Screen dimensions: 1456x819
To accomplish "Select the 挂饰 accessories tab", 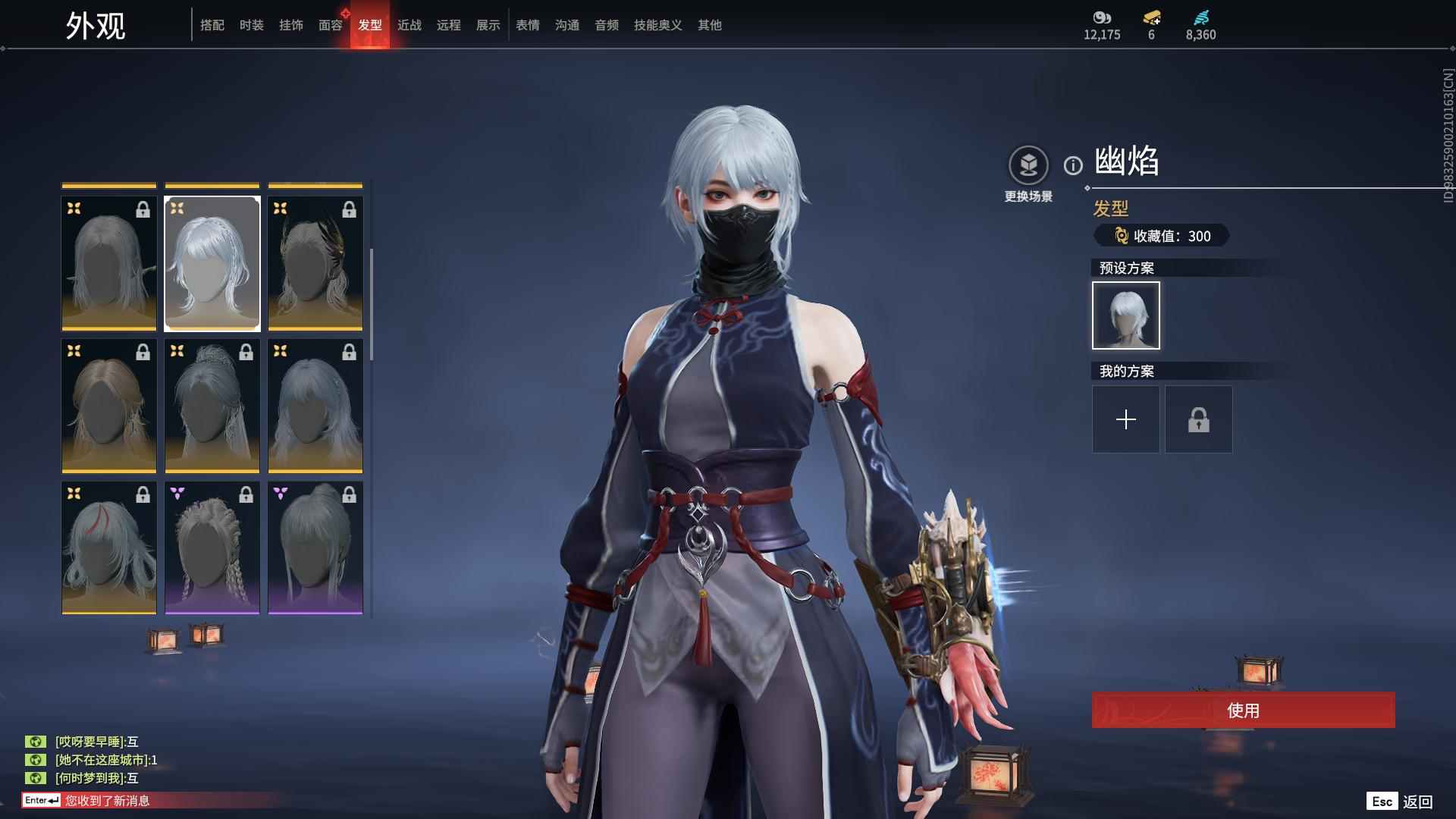I will click(290, 25).
